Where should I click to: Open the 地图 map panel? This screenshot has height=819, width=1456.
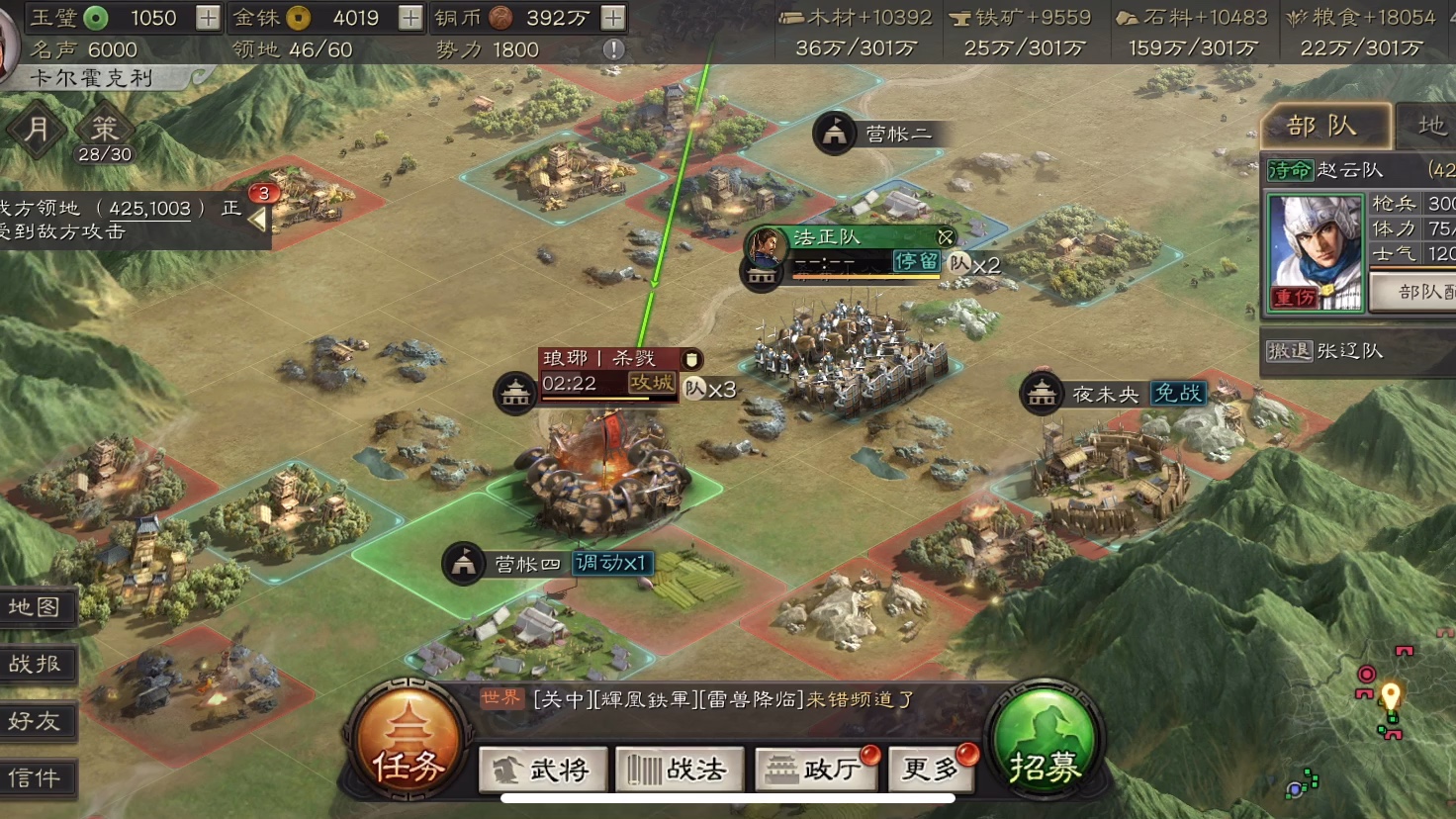point(36,607)
